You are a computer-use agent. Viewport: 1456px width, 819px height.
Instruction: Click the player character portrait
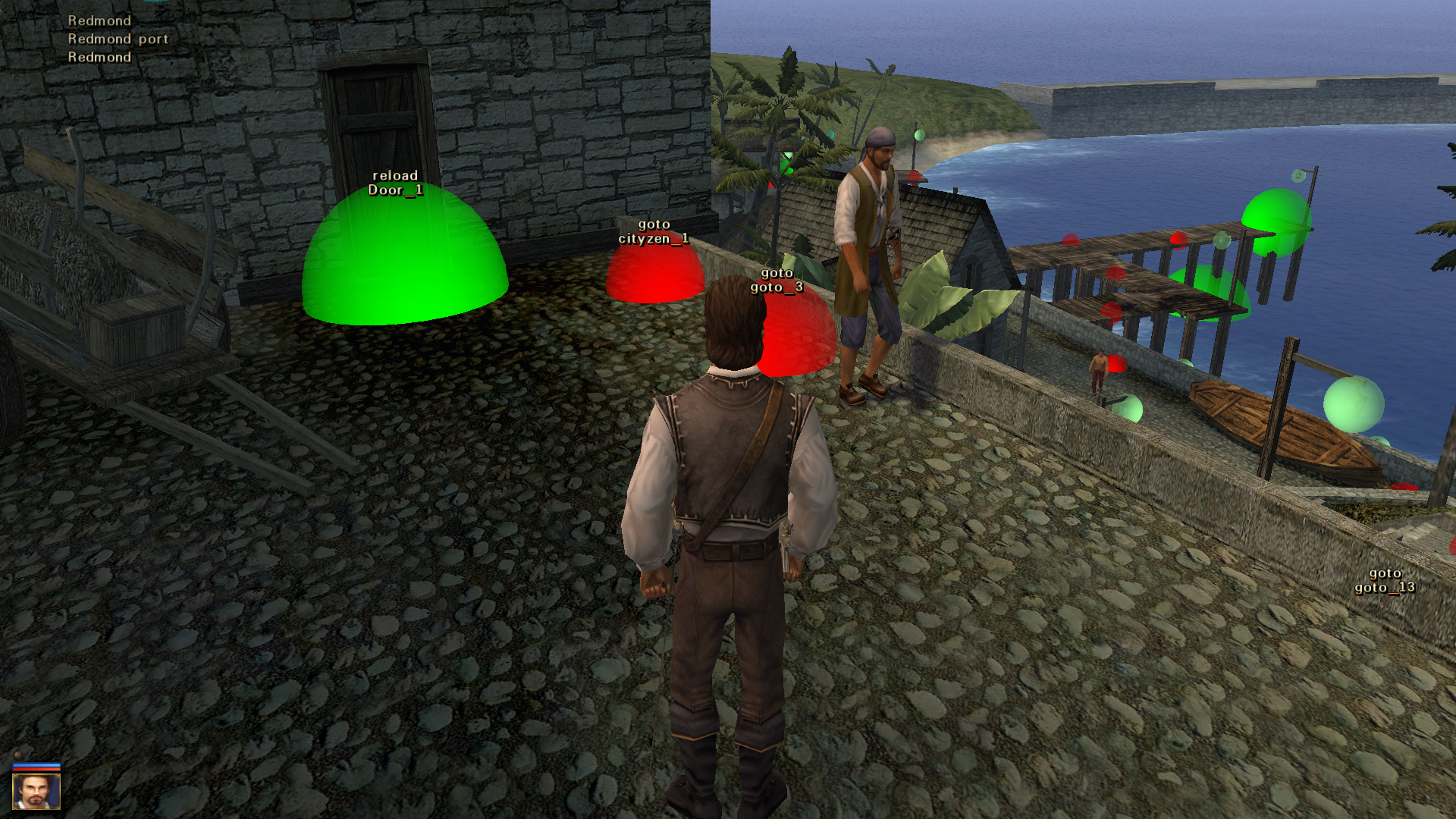coord(36,791)
